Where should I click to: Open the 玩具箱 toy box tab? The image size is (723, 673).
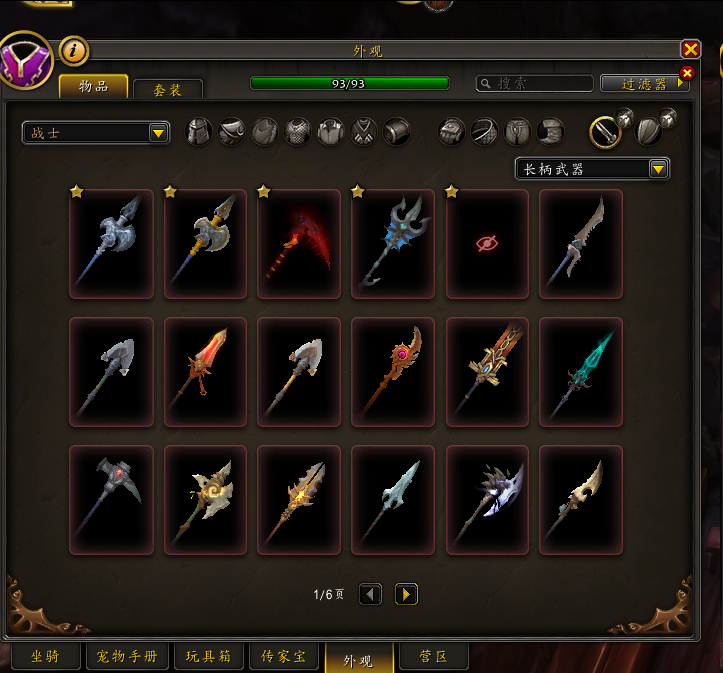(208, 657)
